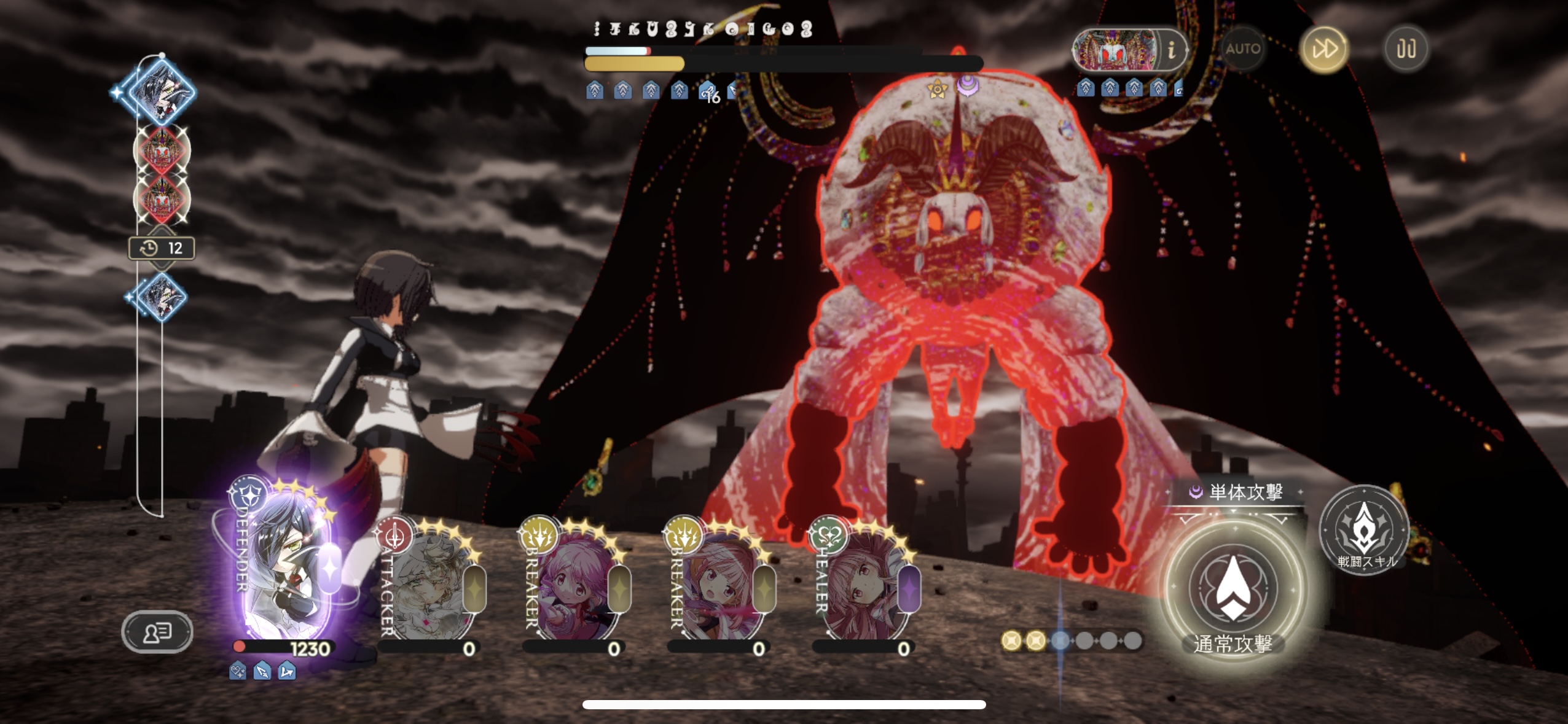
Task: Open the party status details button
Action: pos(157,632)
